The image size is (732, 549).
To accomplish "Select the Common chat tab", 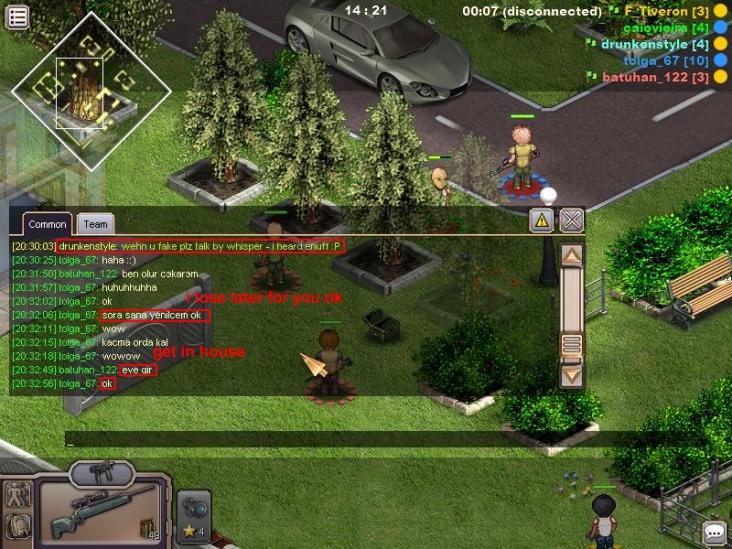I will [x=47, y=225].
